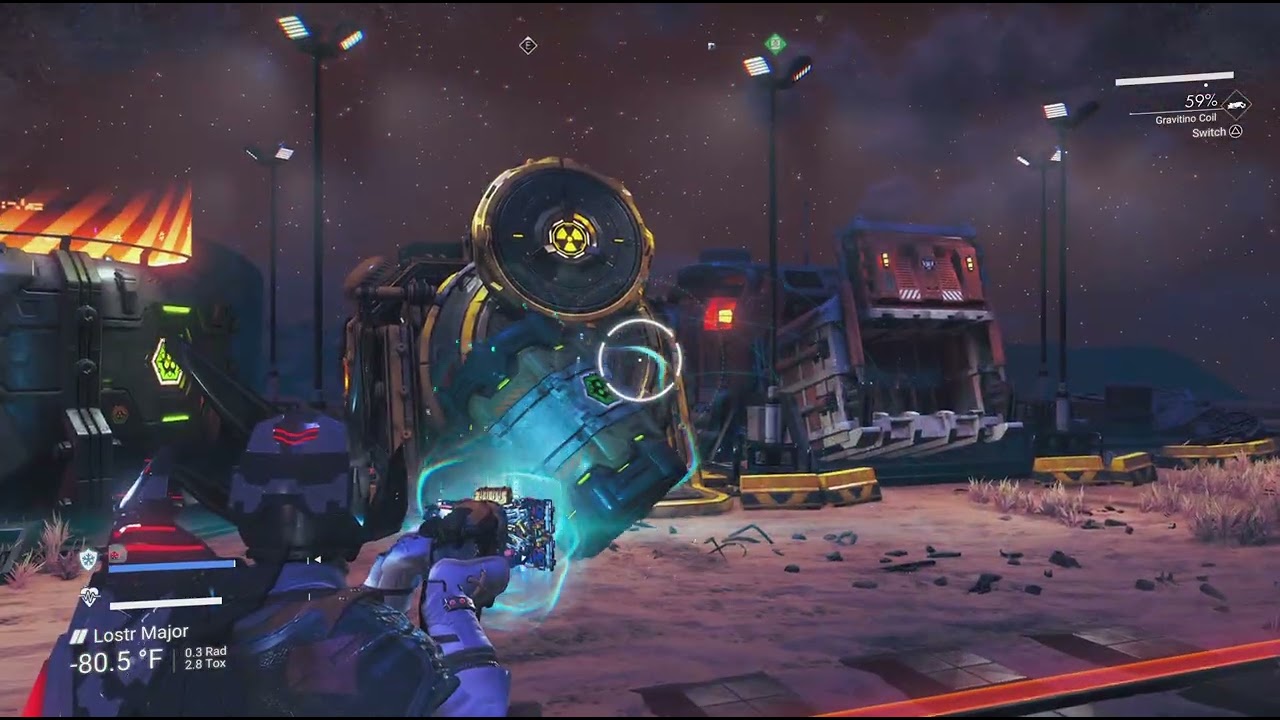Click the heartbeat life support icon
The width and height of the screenshot is (1280, 720).
pos(89,597)
